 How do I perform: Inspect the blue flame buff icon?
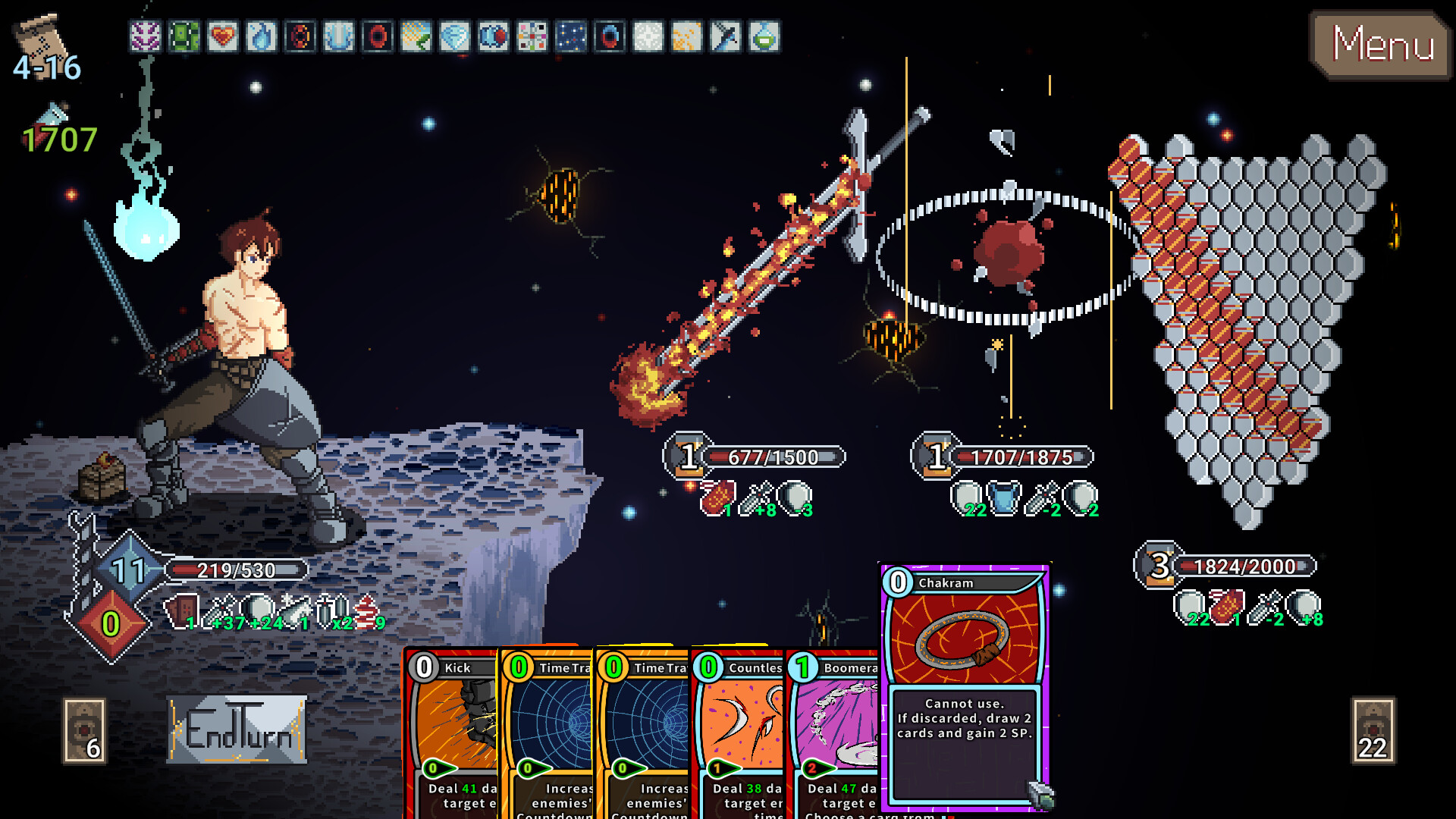tap(262, 34)
